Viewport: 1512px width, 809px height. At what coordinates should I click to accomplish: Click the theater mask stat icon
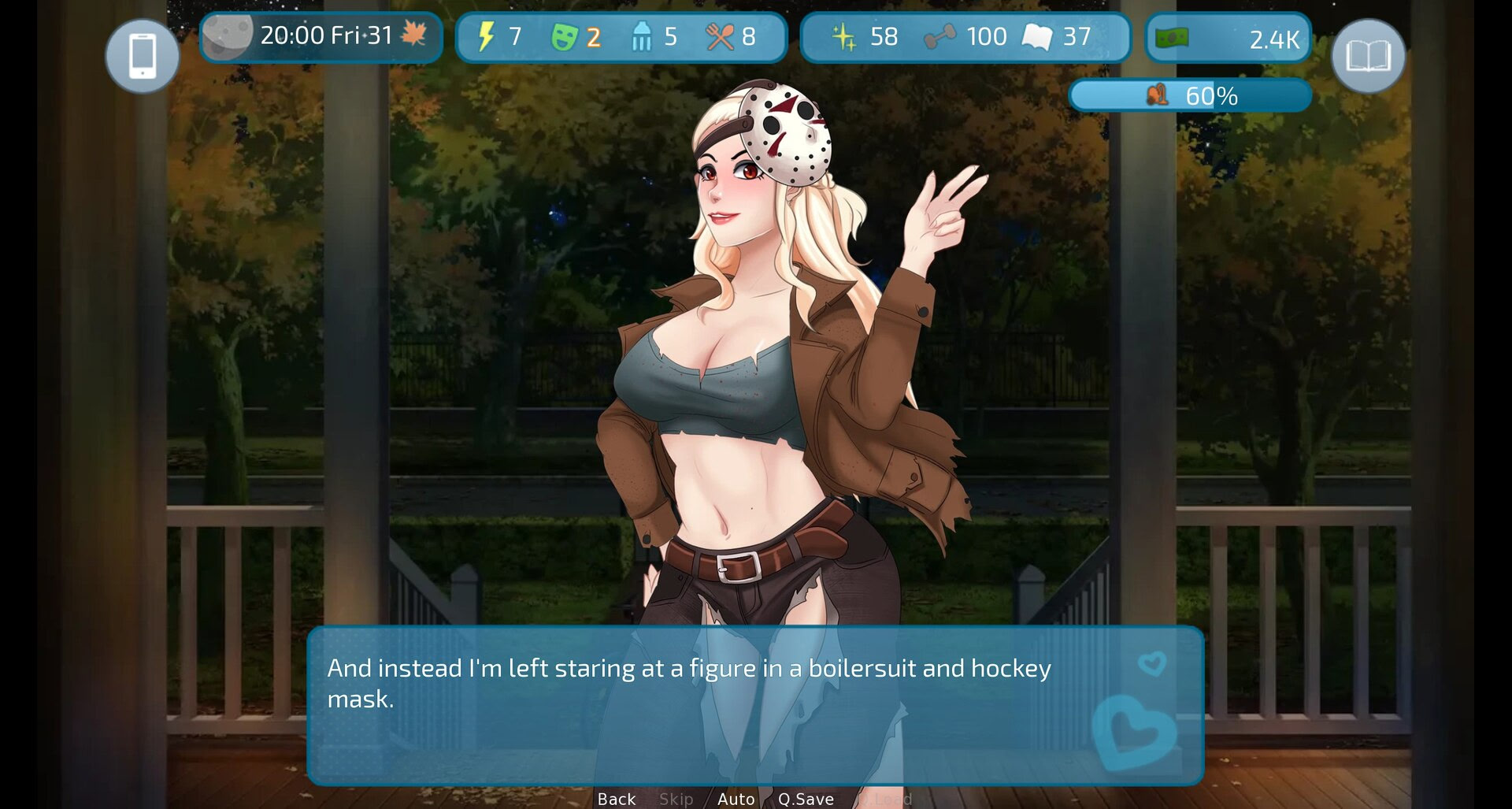(565, 35)
